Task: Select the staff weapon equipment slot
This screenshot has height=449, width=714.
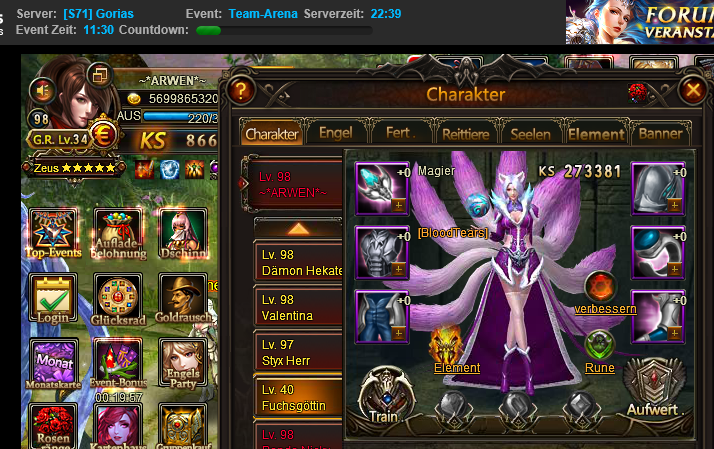Action: click(x=381, y=188)
